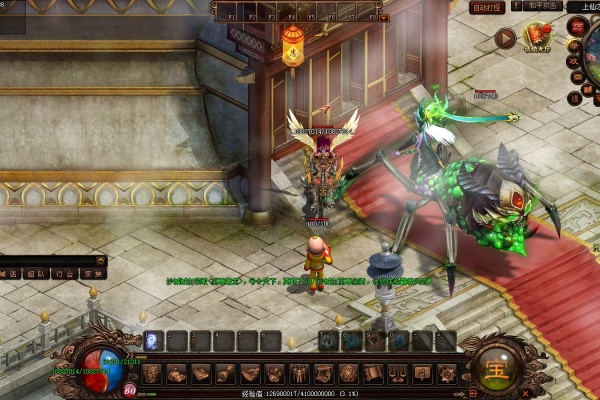Open the balance scales menu icon
The height and width of the screenshot is (400, 600).
[397, 374]
